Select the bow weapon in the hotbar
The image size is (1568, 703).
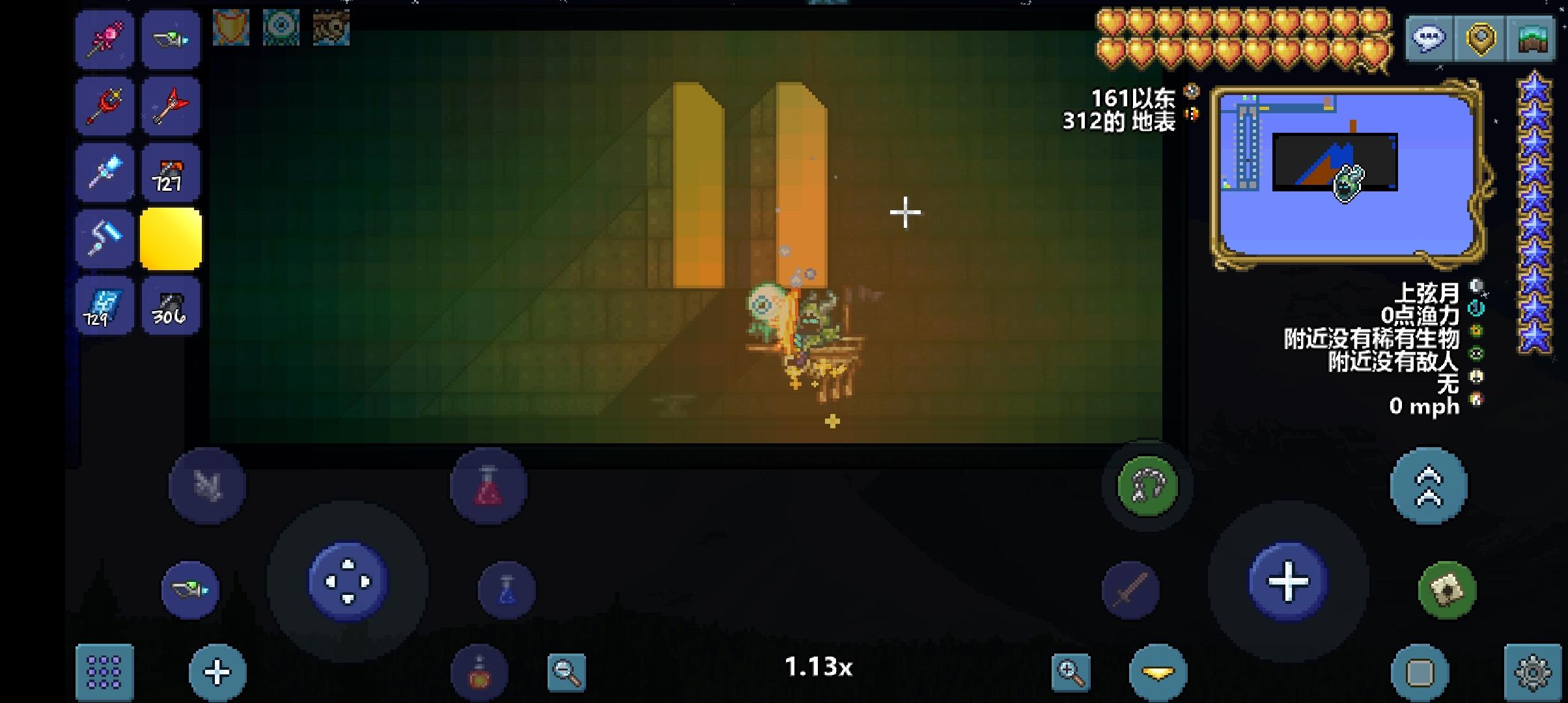[x=171, y=40]
